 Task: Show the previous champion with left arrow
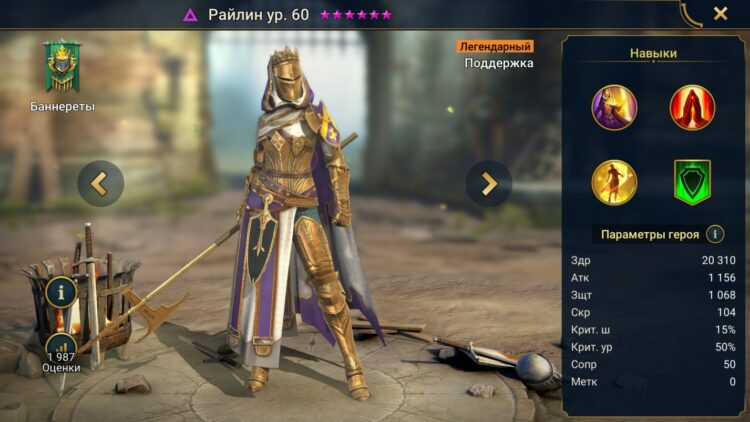pyautogui.click(x=100, y=183)
